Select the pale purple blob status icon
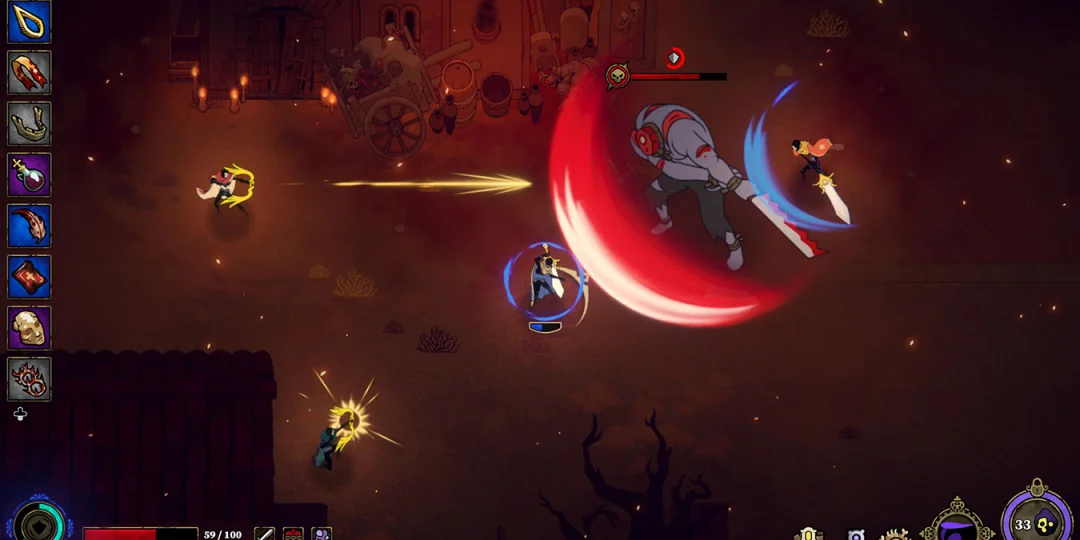 tap(321, 534)
